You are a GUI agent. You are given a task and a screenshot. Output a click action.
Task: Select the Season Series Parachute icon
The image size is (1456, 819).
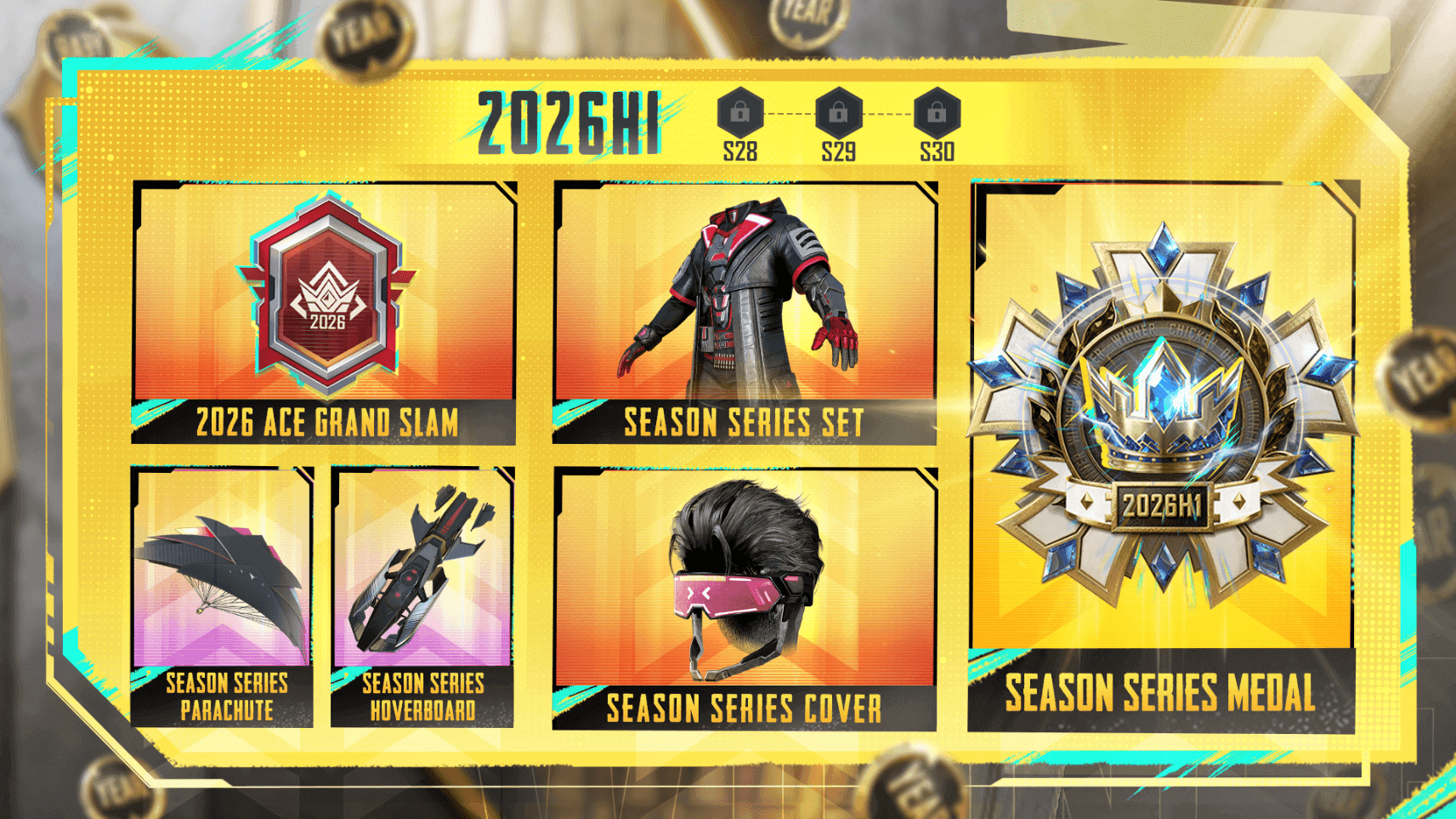223,570
